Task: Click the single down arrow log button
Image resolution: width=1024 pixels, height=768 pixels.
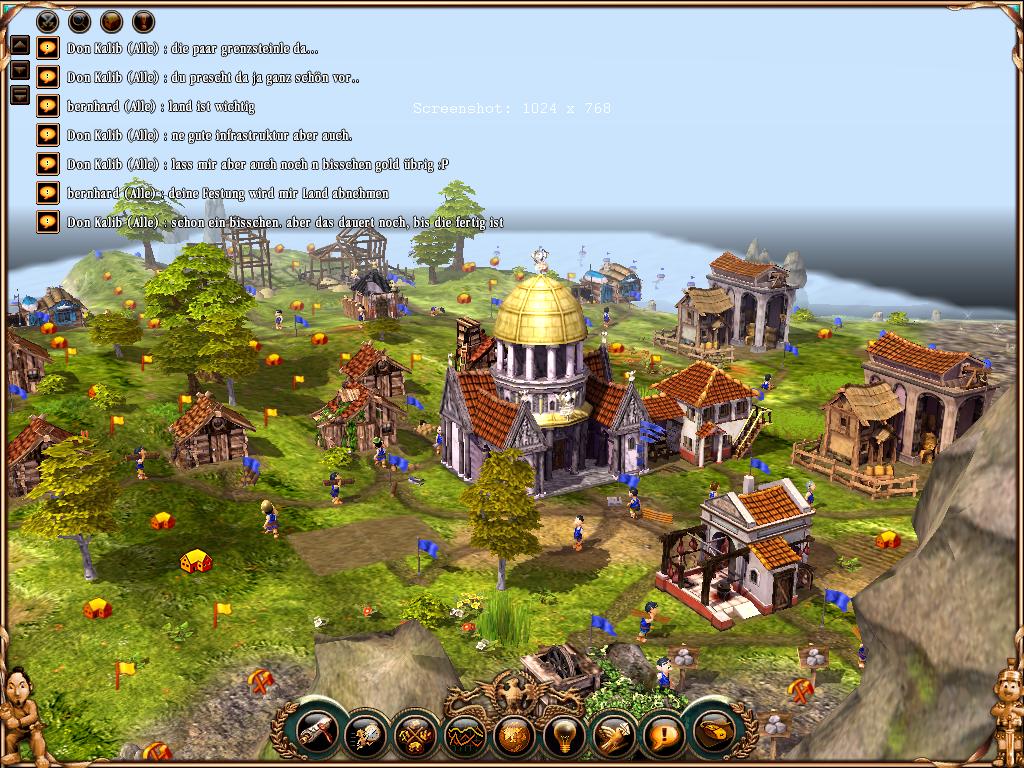Action: click(x=19, y=70)
